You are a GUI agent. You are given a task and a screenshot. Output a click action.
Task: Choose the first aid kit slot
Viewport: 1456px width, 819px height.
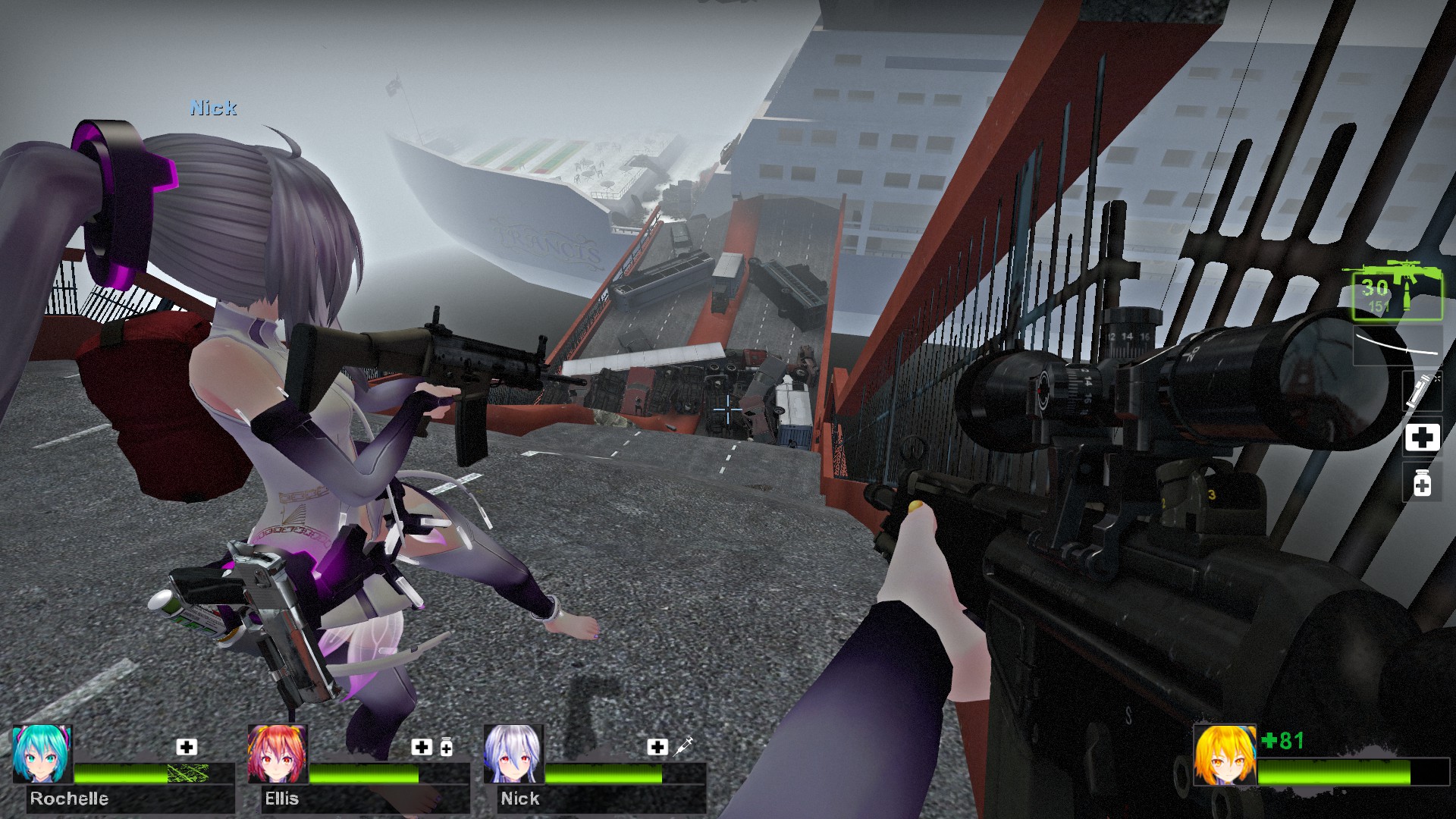click(1422, 438)
